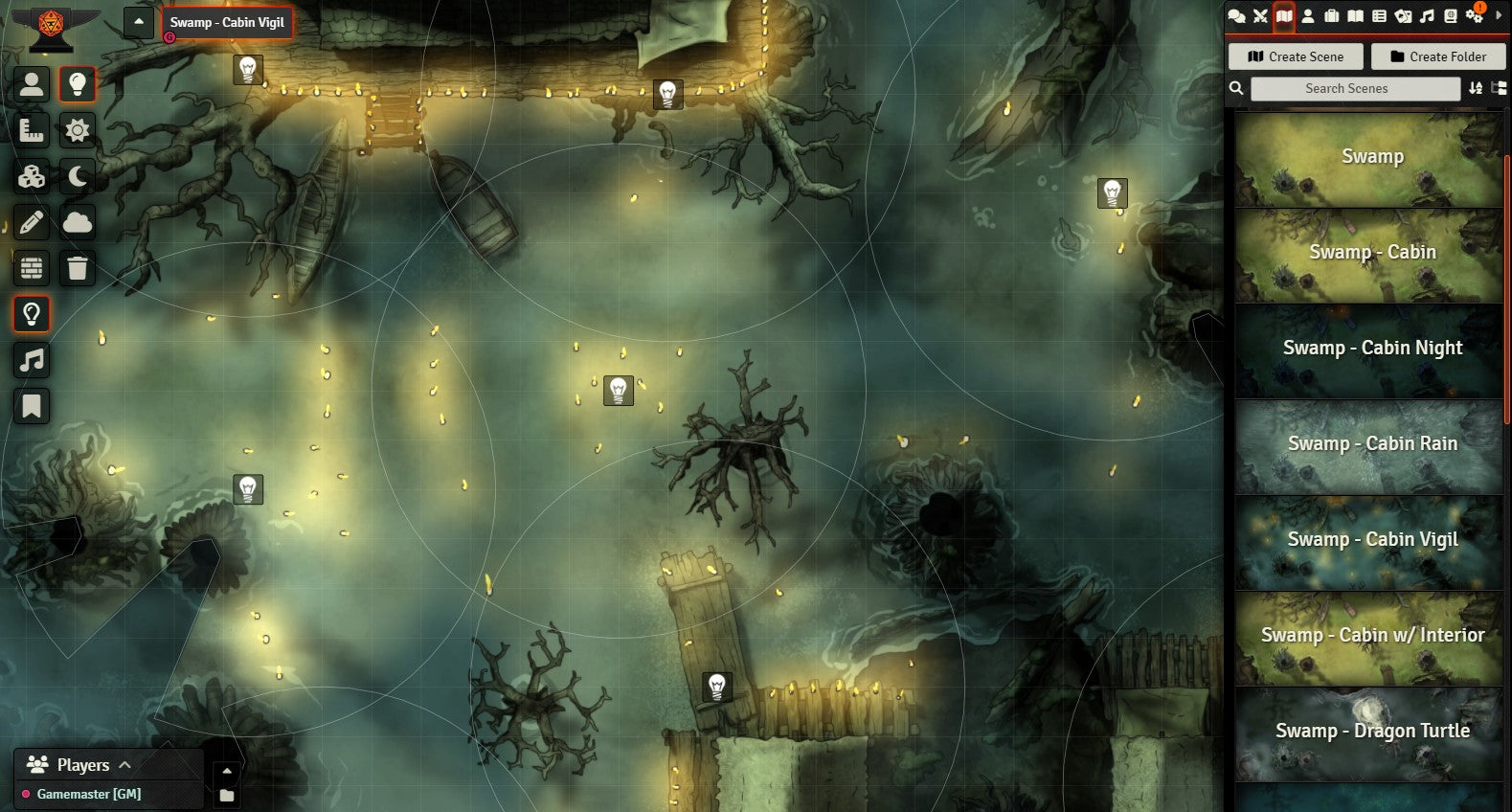Click the Create Scene button

(1295, 56)
